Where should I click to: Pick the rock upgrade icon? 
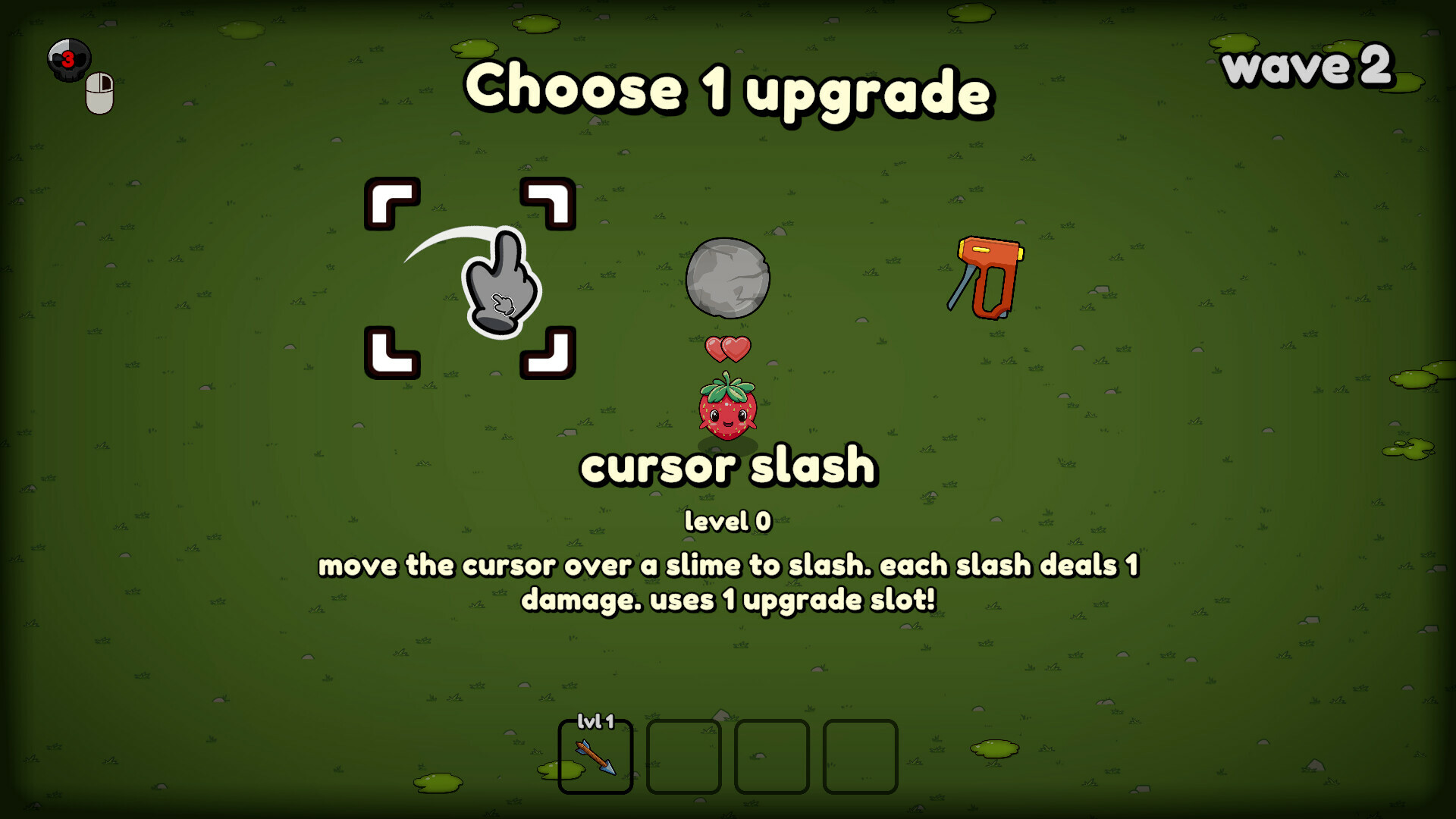click(726, 278)
